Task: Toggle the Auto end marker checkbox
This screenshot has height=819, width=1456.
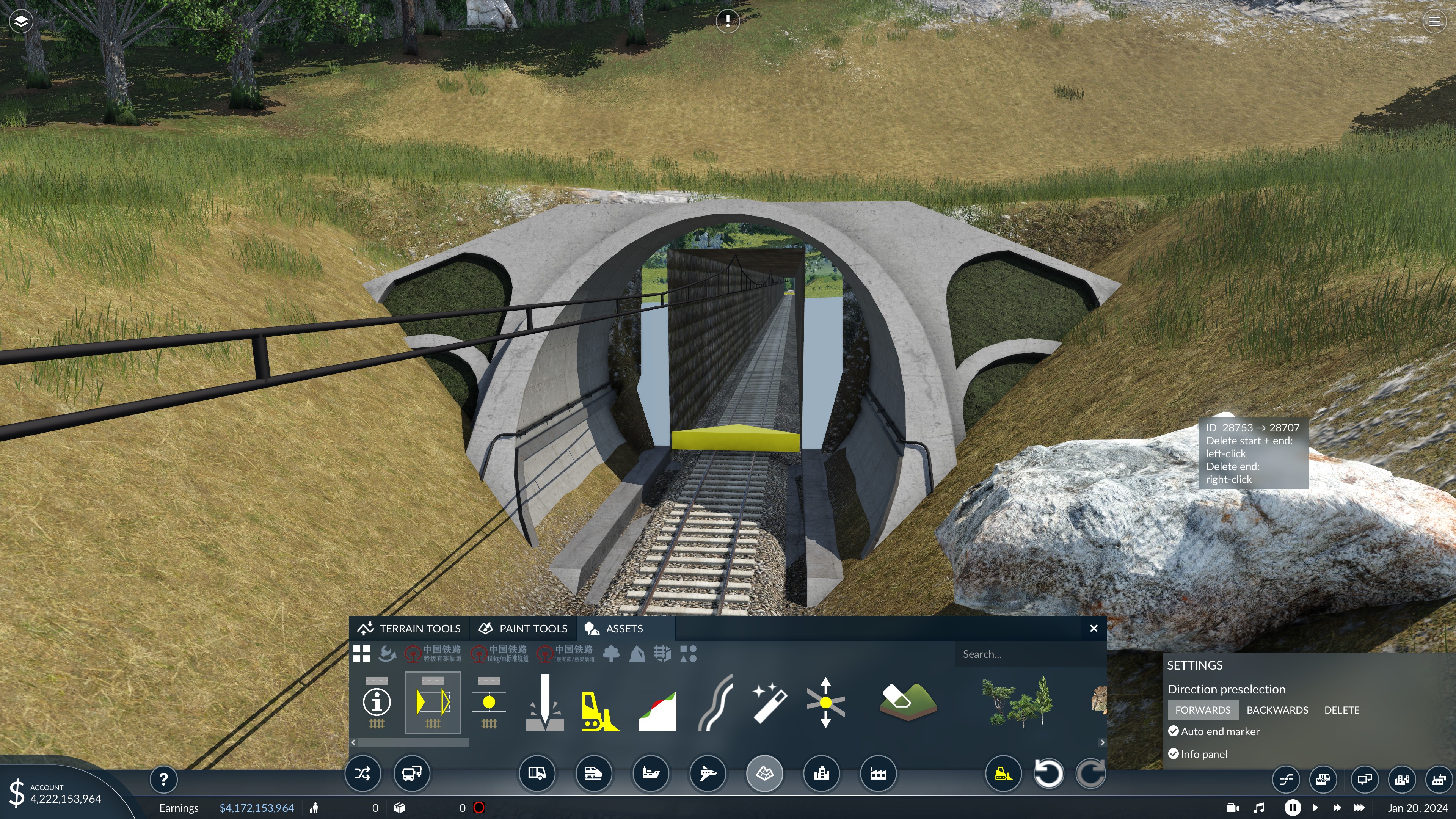Action: [1174, 731]
